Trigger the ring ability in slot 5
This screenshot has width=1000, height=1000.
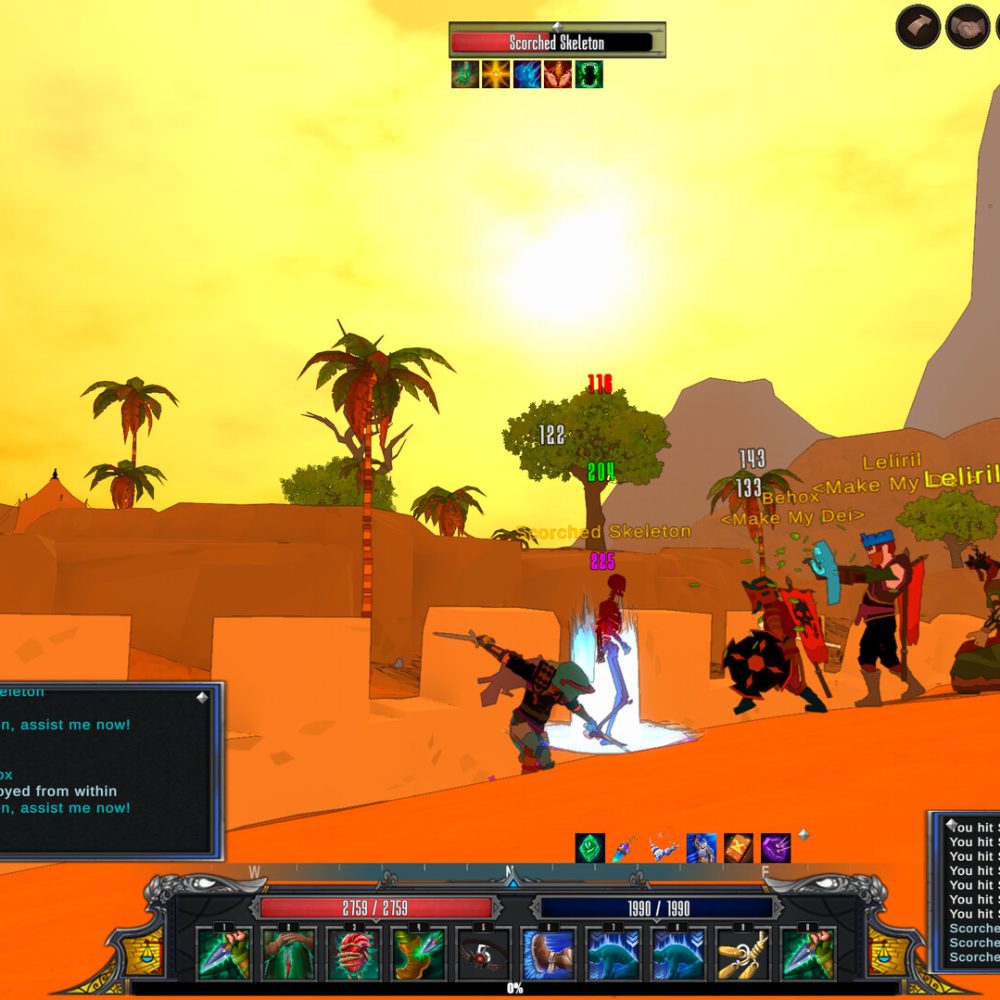(x=483, y=954)
